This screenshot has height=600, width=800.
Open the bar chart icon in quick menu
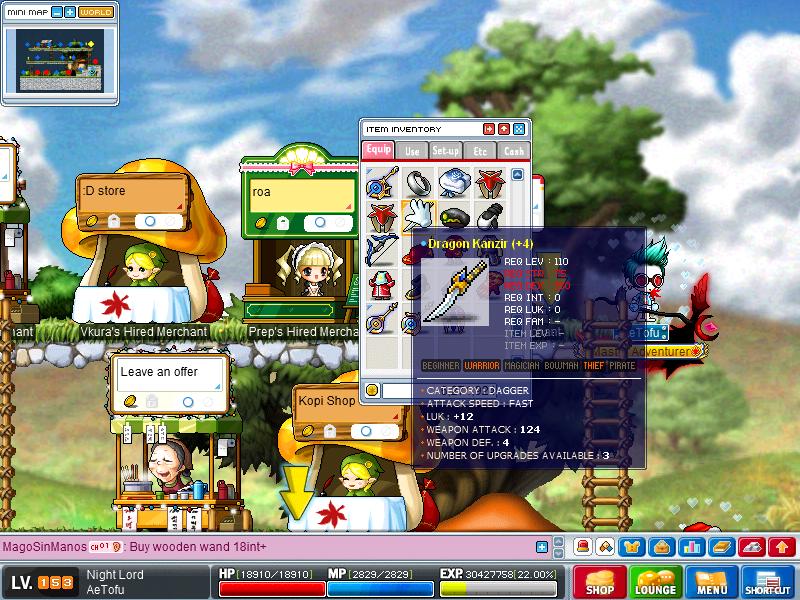coord(692,547)
